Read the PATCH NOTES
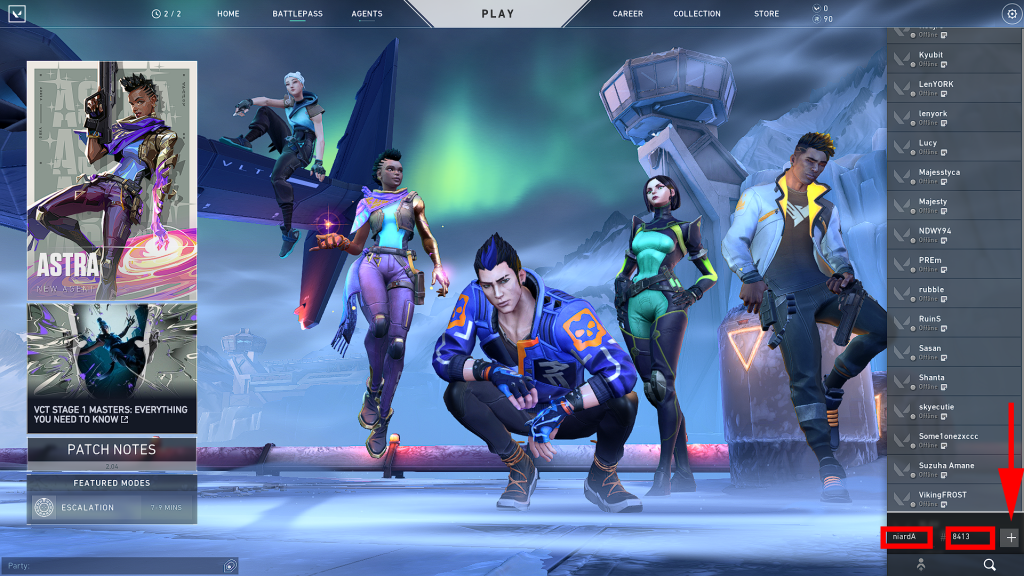Screen dimensions: 1024x576 112,450
